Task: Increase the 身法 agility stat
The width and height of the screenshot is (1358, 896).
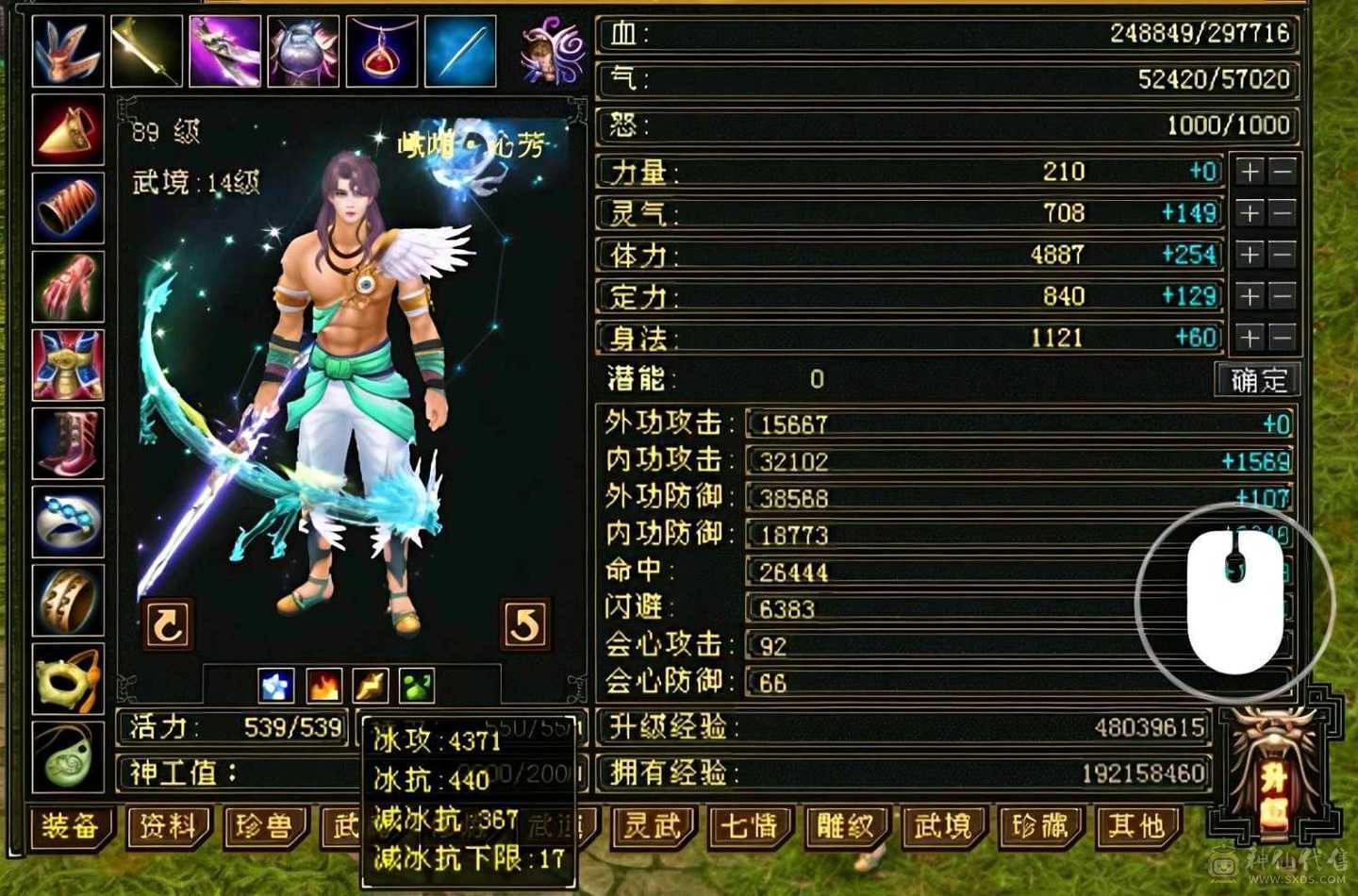Action: click(x=1250, y=336)
